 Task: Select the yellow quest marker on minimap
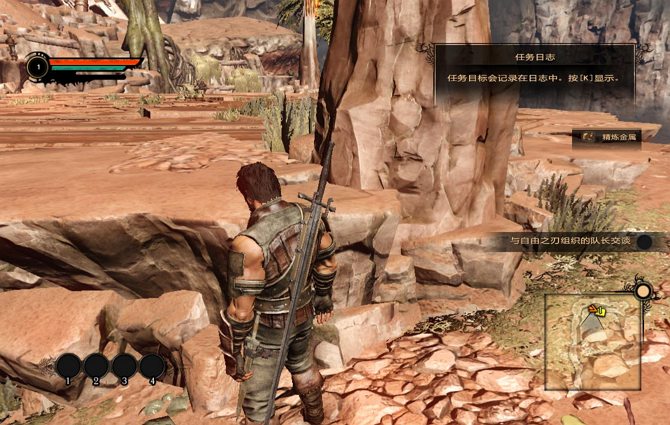[x=597, y=311]
